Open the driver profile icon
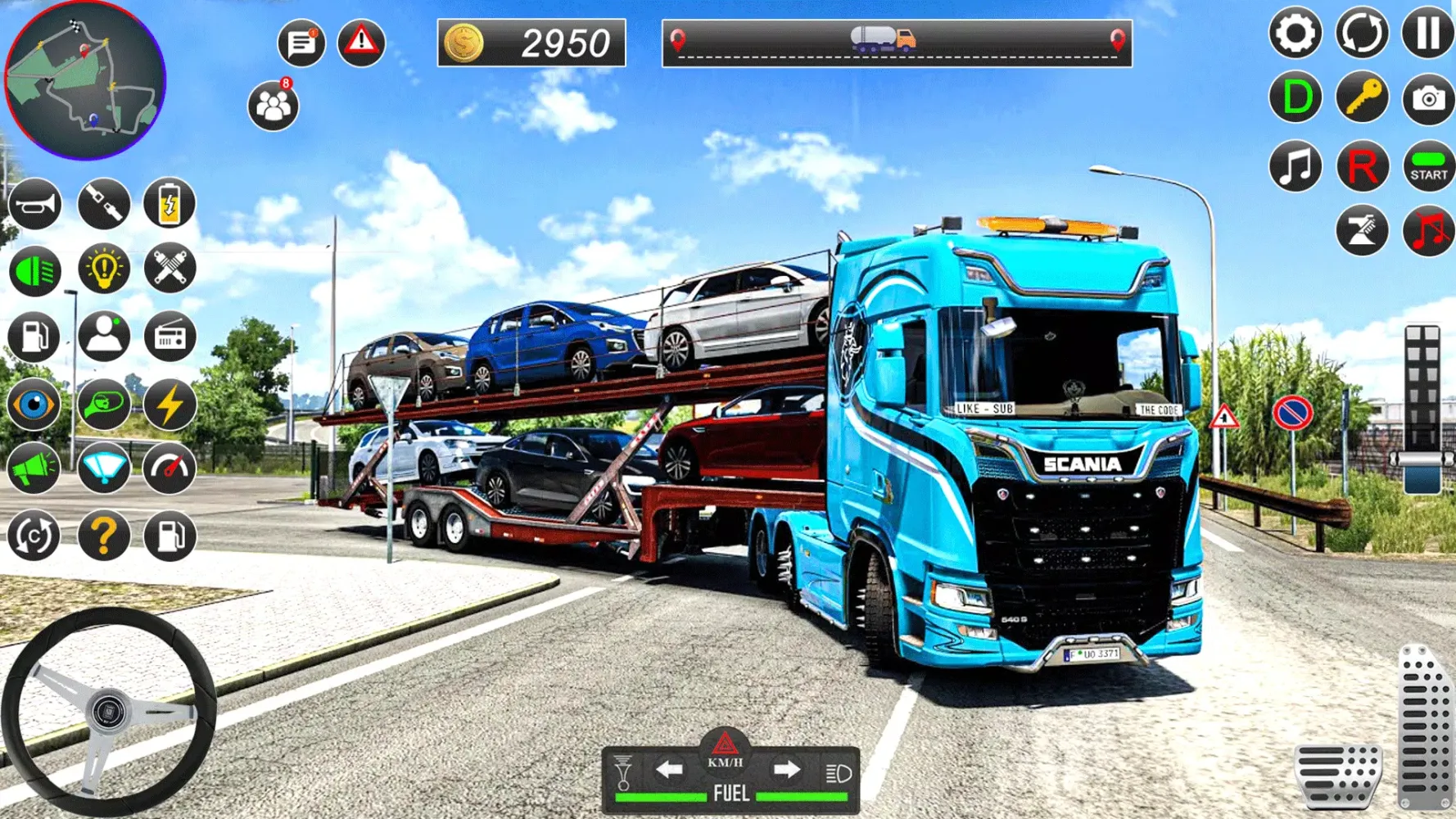 click(x=102, y=337)
